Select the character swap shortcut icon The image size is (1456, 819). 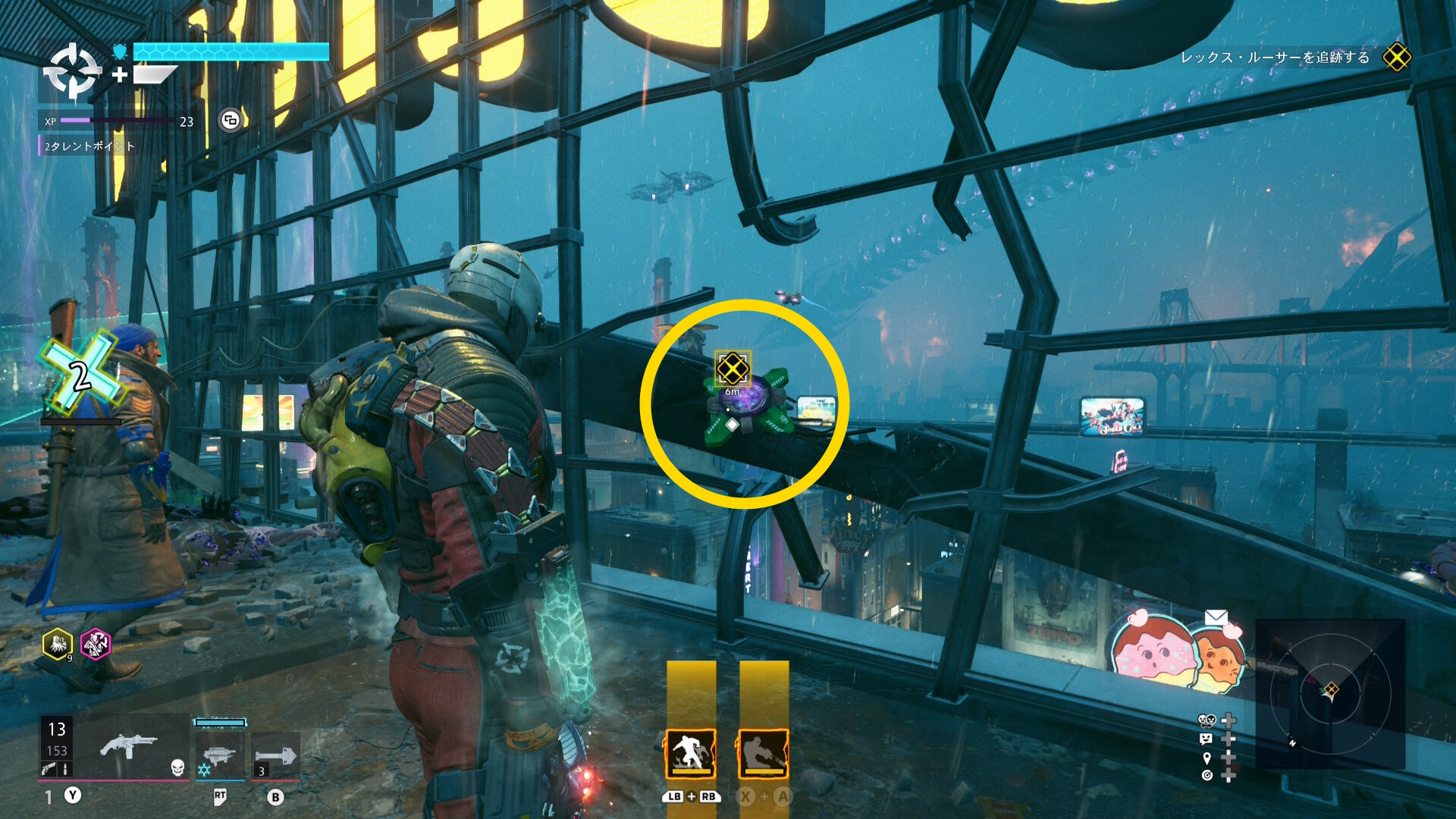(1207, 720)
